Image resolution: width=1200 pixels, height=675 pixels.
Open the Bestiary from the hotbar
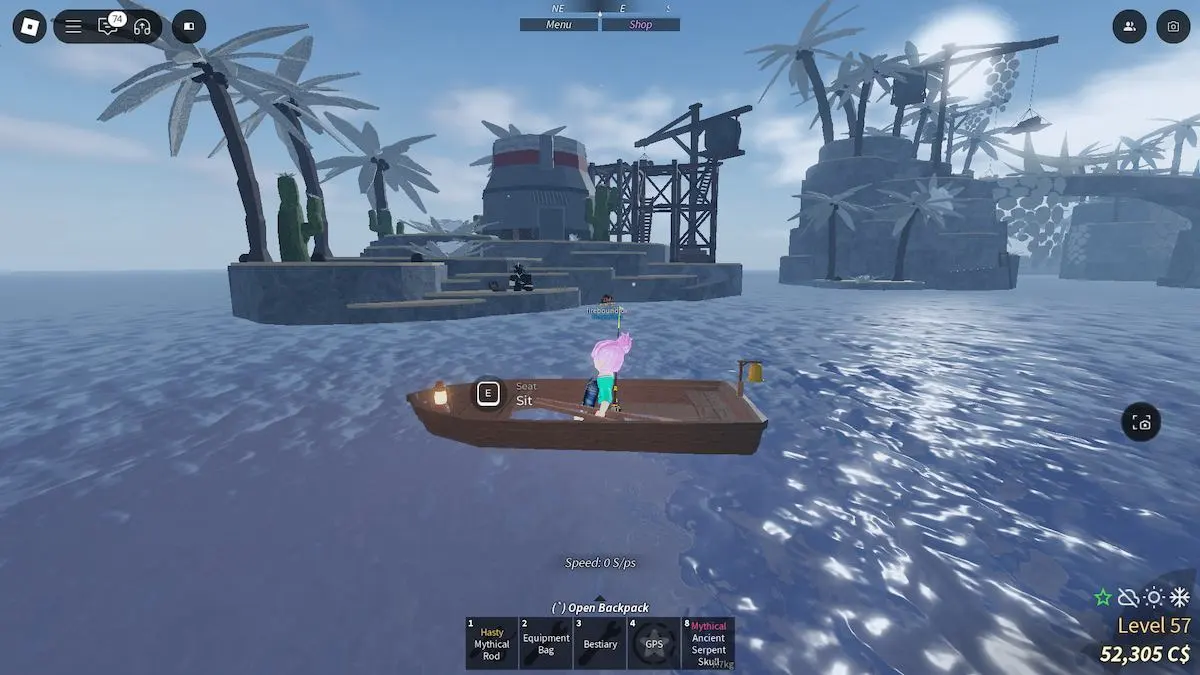[600, 643]
